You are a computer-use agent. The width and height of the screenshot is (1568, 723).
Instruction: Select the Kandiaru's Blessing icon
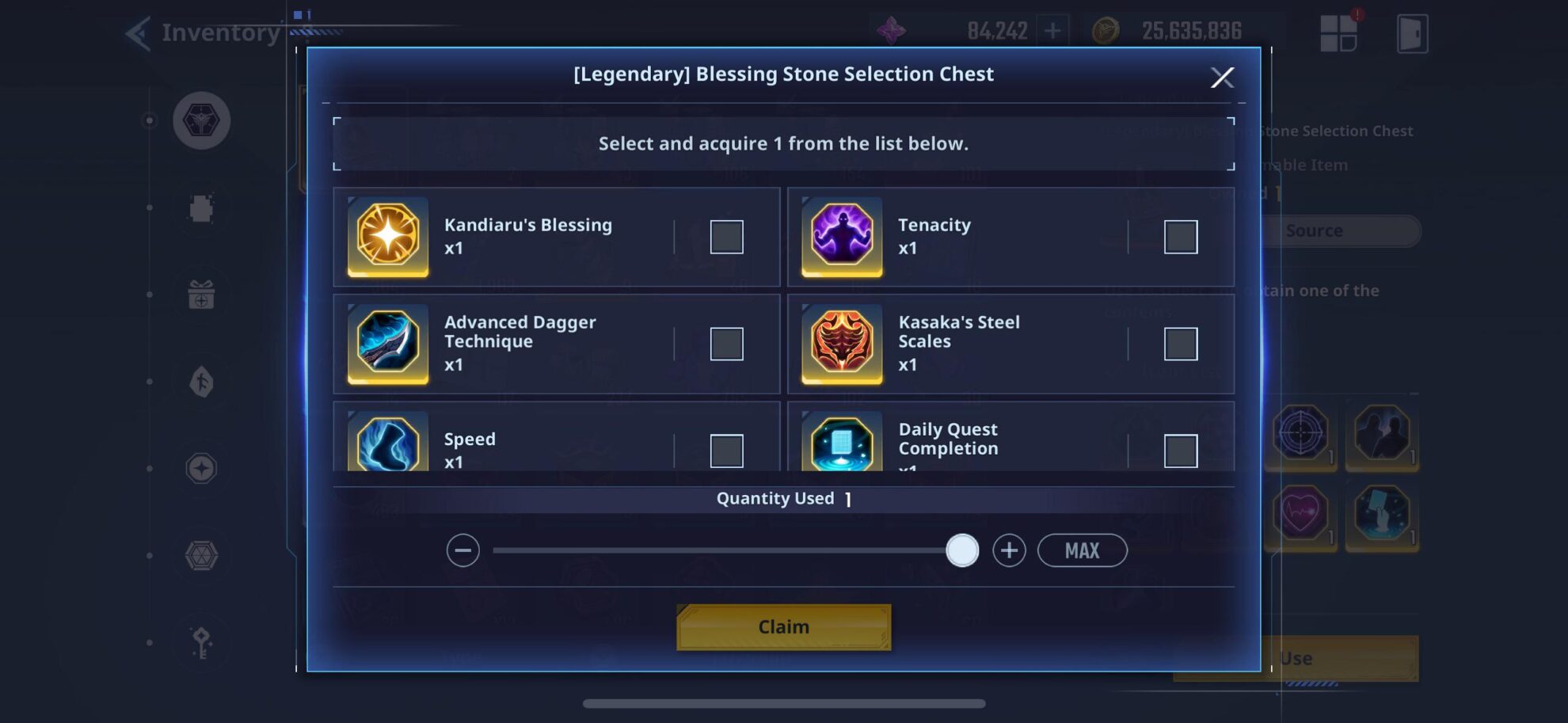(x=387, y=237)
